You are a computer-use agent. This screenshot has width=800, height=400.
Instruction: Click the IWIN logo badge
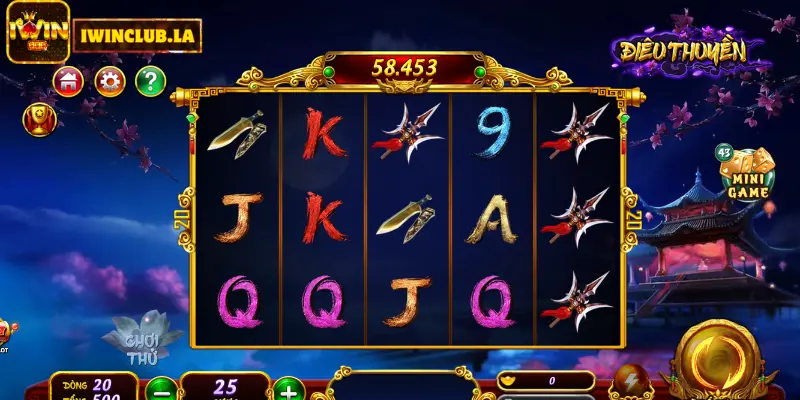[x=36, y=31]
